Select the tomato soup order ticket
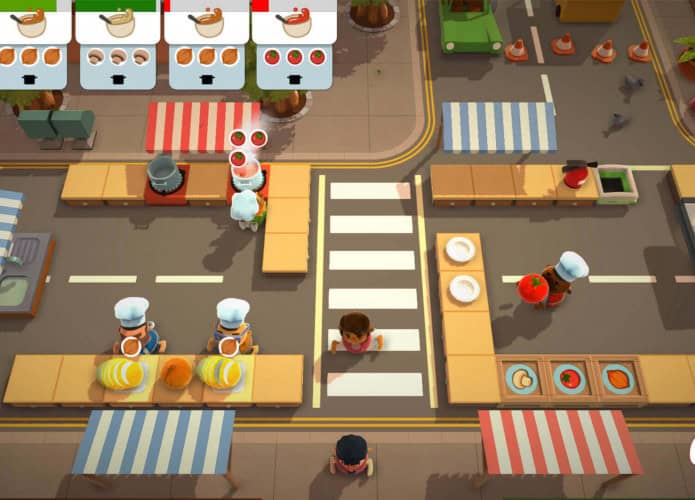This screenshot has height=500, width=695. (294, 43)
